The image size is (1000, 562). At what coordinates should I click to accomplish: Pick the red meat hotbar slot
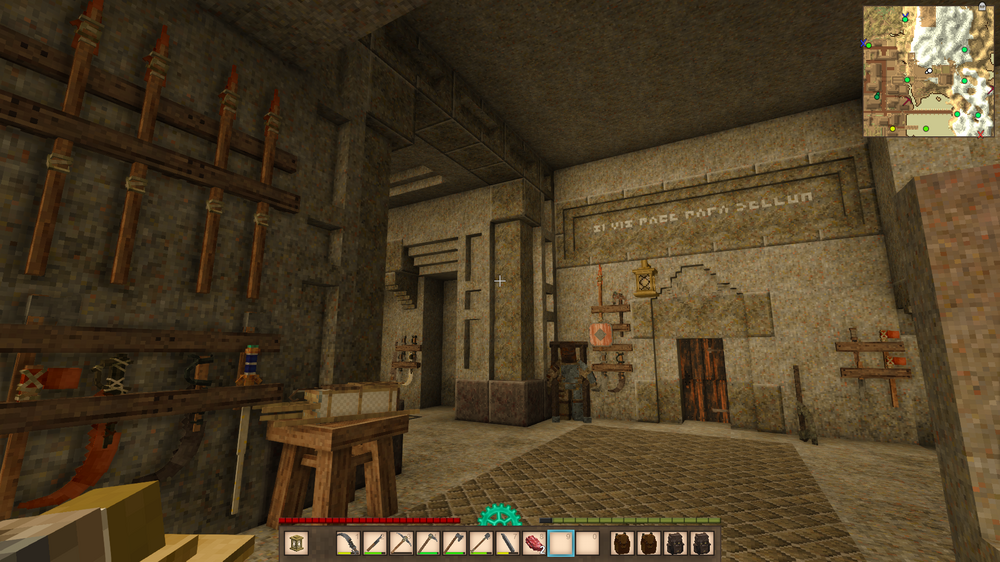534,543
